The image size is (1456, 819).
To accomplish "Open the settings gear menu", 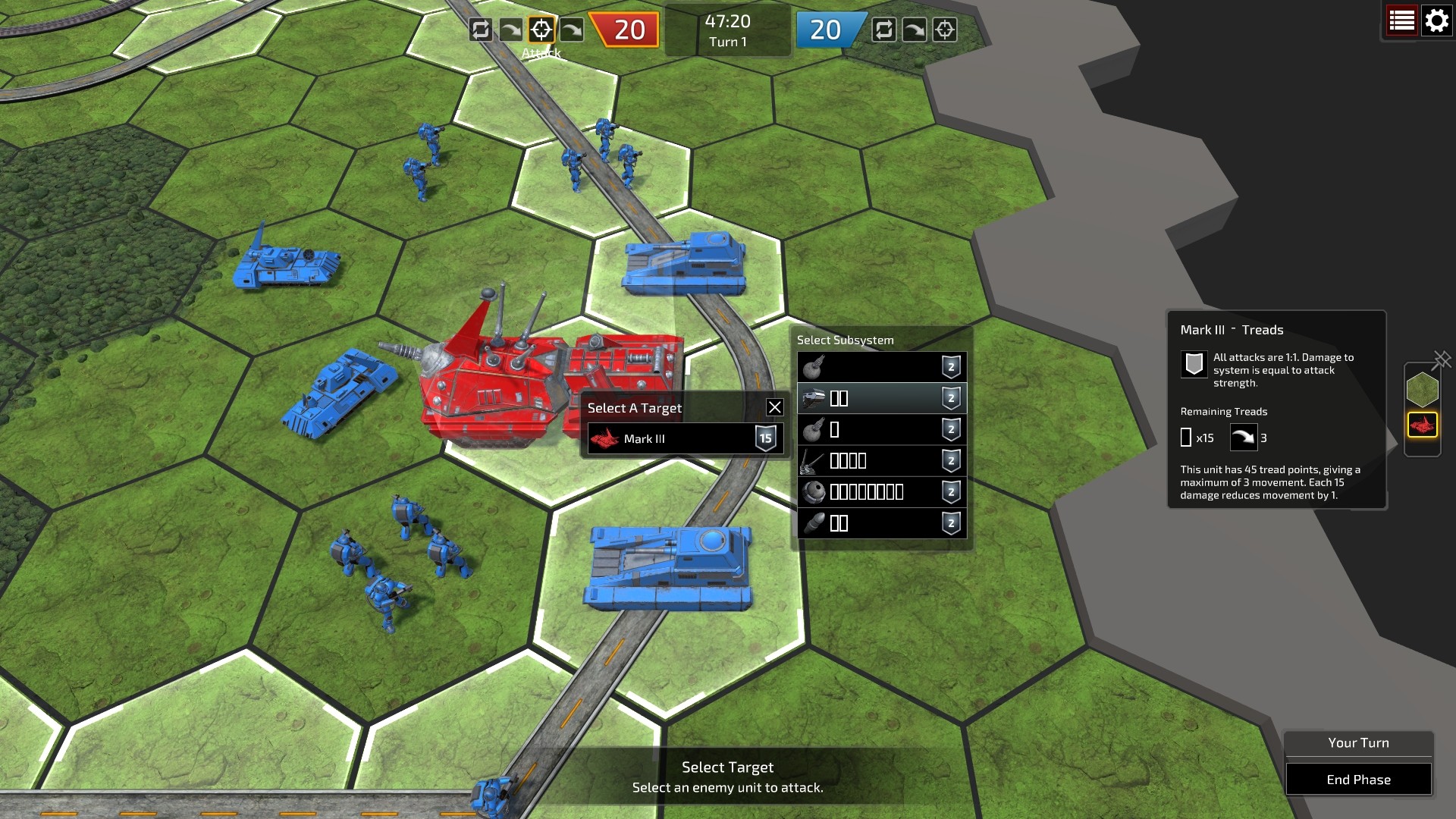I will point(1436,20).
